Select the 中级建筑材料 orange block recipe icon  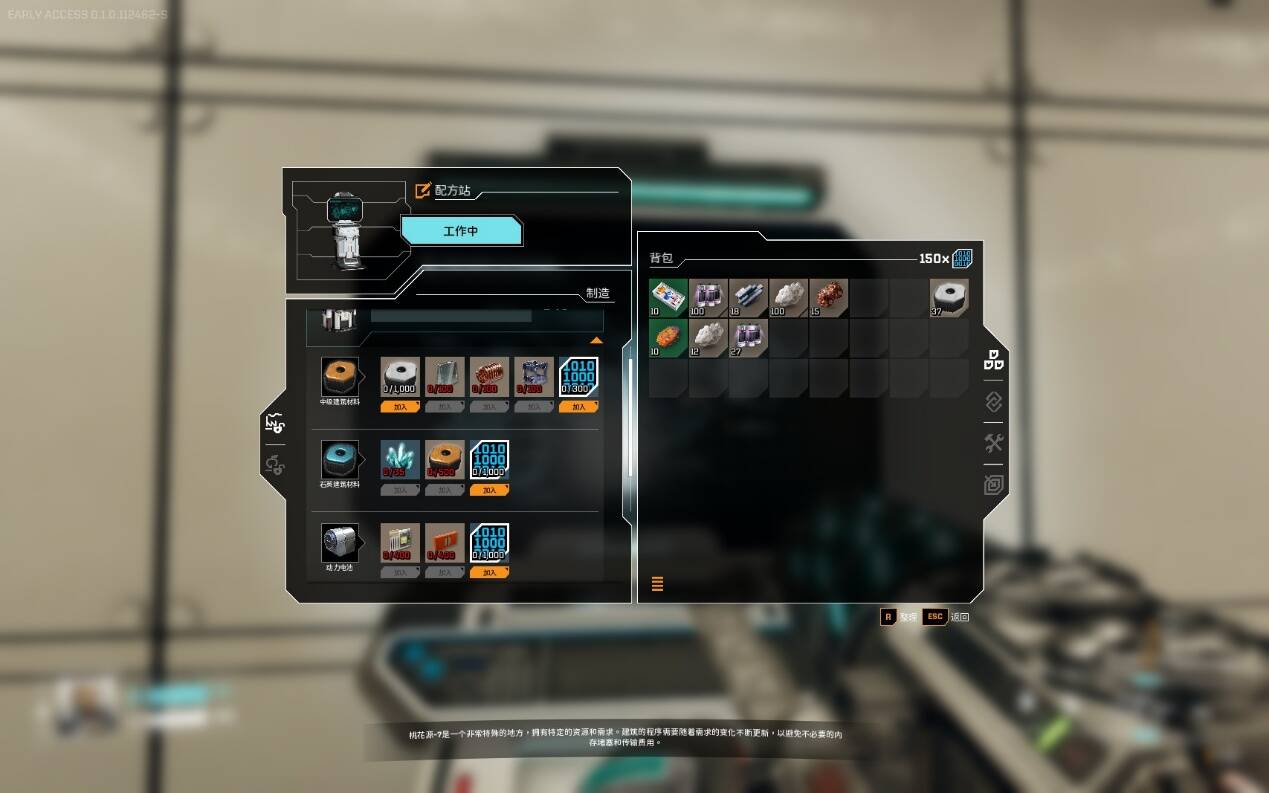(340, 377)
